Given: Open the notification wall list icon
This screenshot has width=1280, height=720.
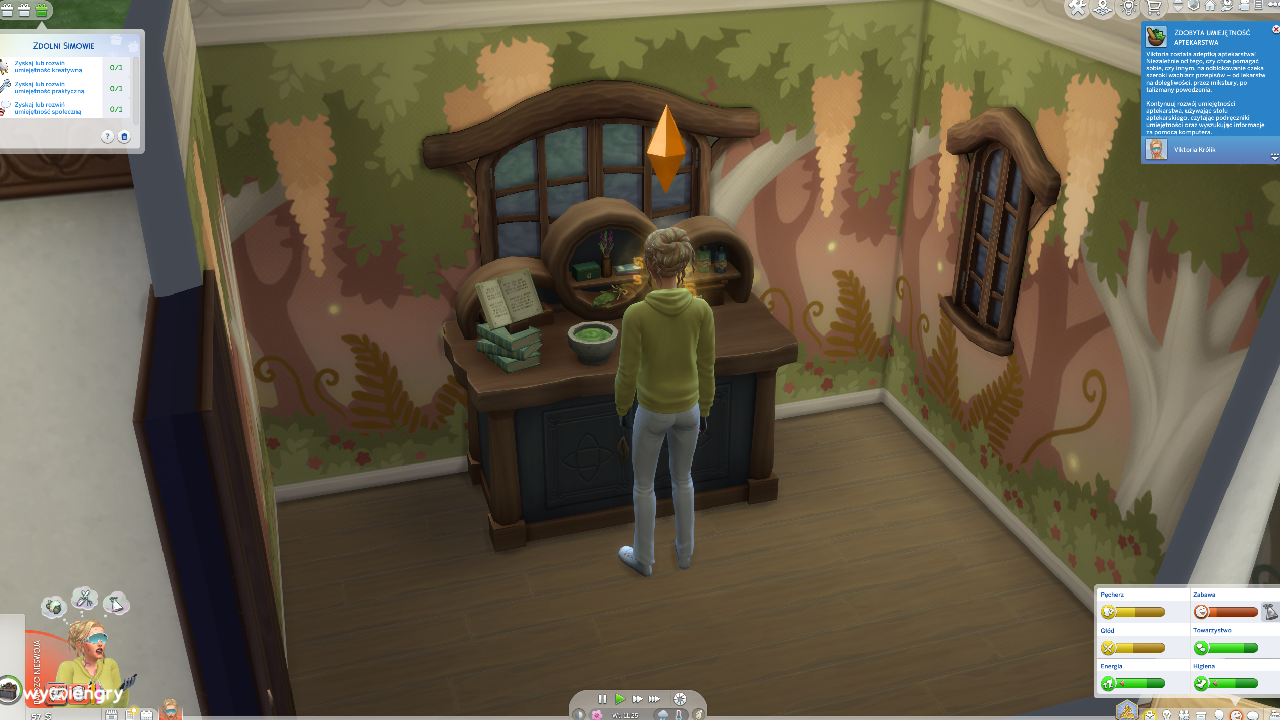Looking at the screenshot, I should [x=1258, y=7].
